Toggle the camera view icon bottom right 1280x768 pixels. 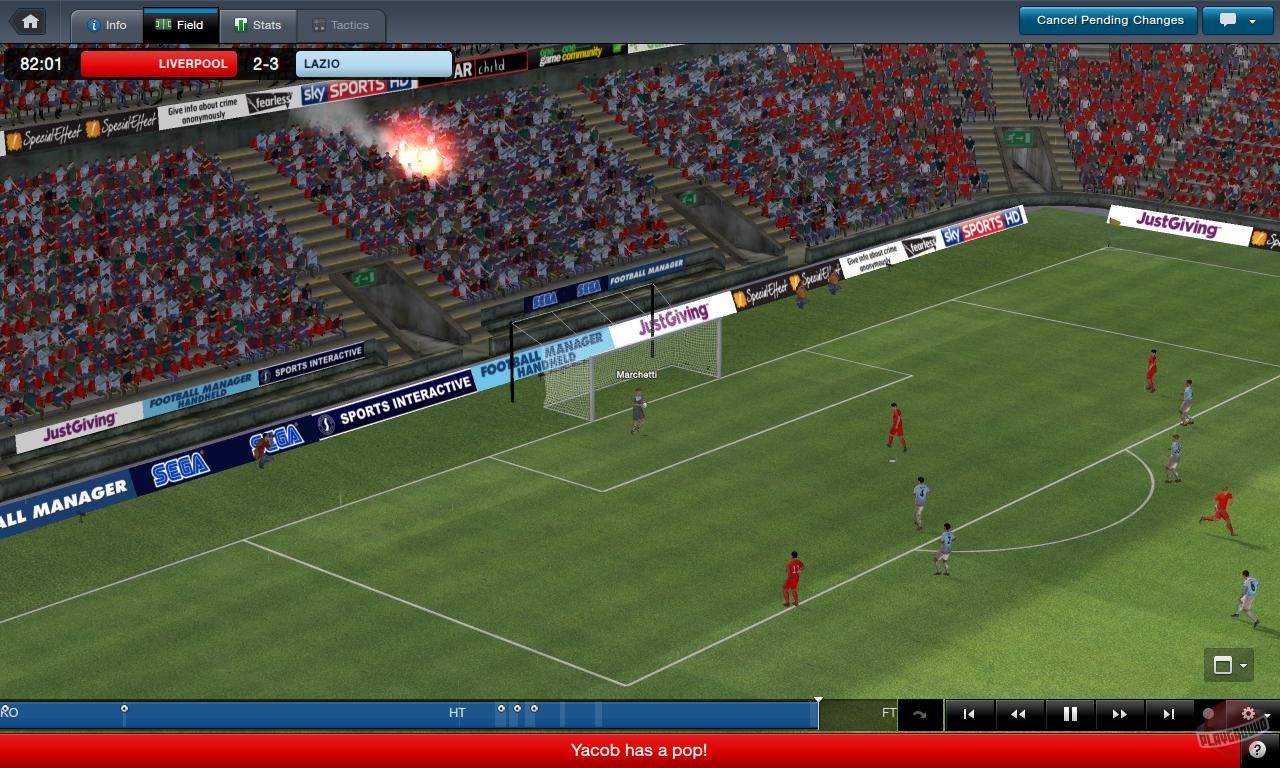pos(1223,665)
